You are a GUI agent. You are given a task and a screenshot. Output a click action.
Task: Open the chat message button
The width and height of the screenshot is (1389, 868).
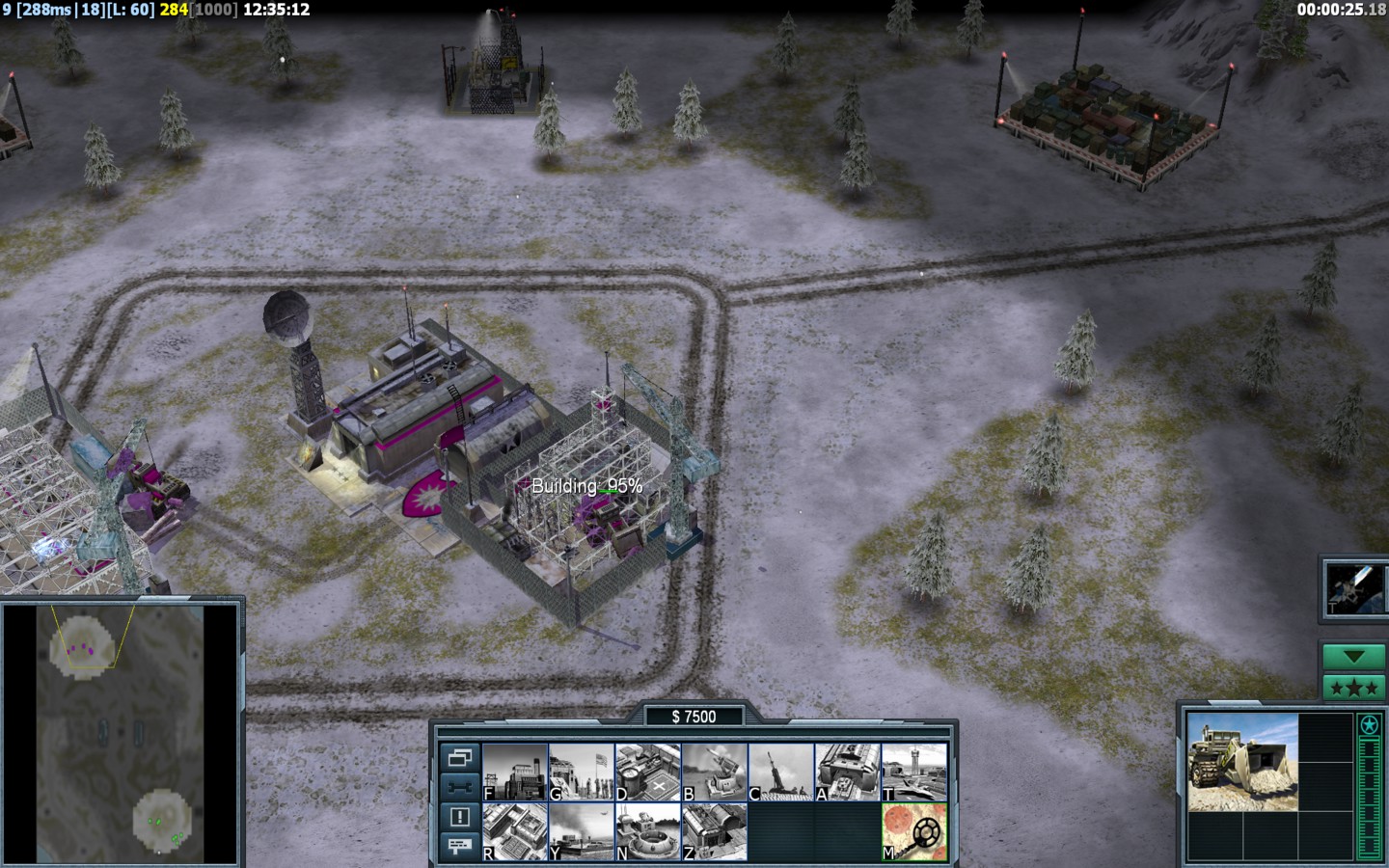pos(460,846)
